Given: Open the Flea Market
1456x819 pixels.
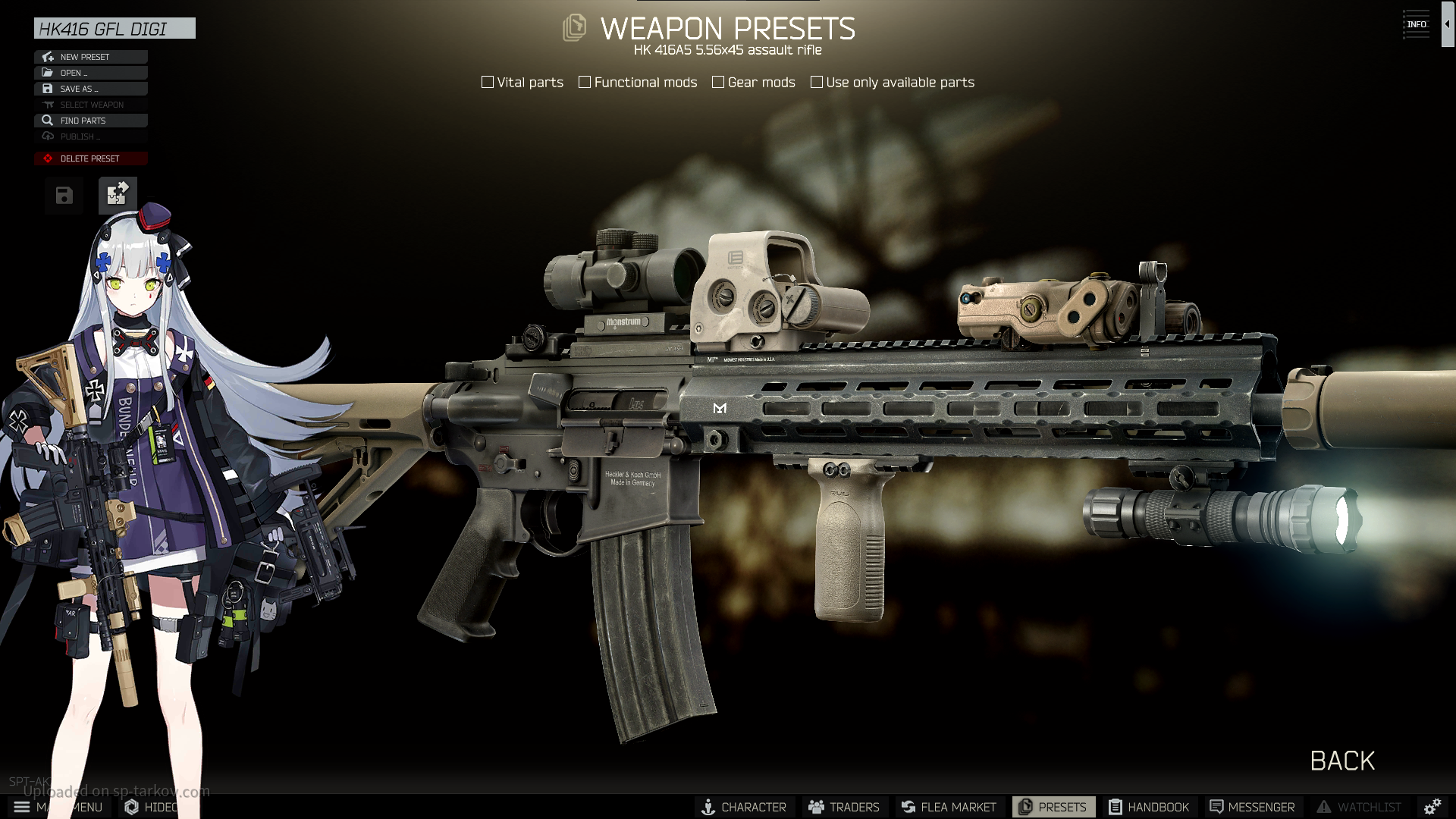Looking at the screenshot, I should (949, 807).
